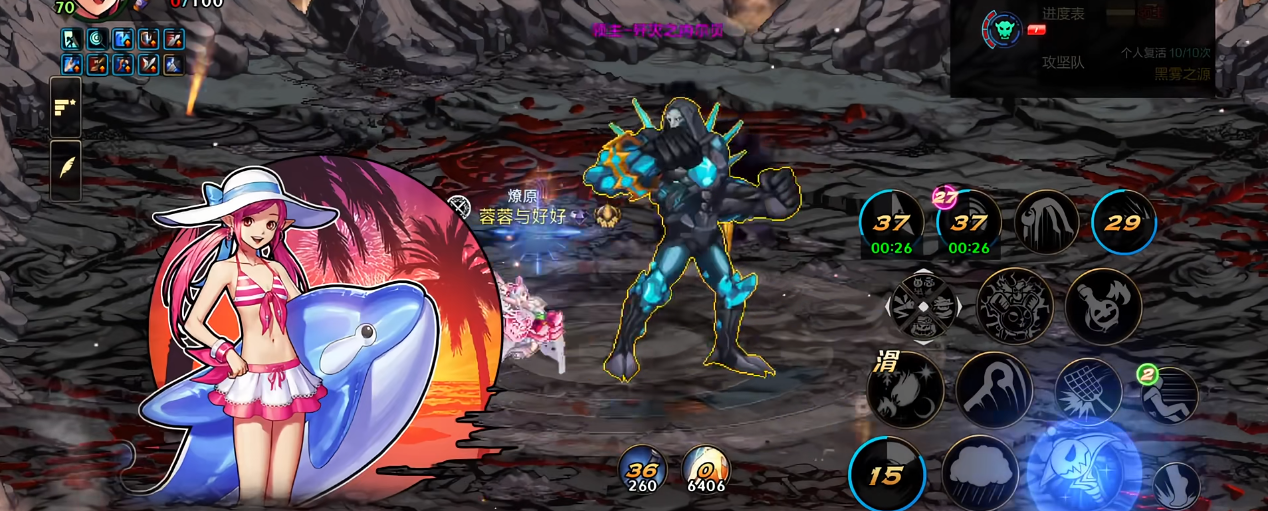Open the four-way skill wheel
Viewport: 1268px width, 511px height.
(x=923, y=306)
